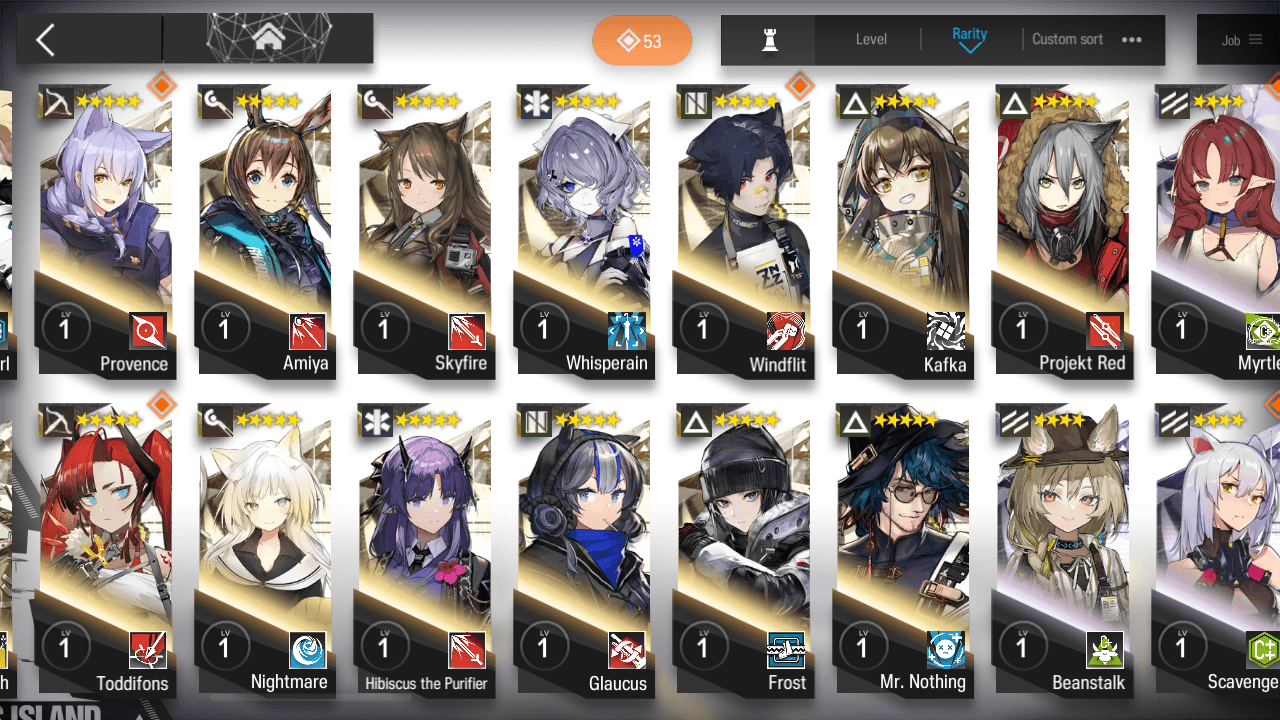Choose the Amiya operator card
Image resolution: width=1280 pixels, height=720 pixels.
(x=265, y=230)
